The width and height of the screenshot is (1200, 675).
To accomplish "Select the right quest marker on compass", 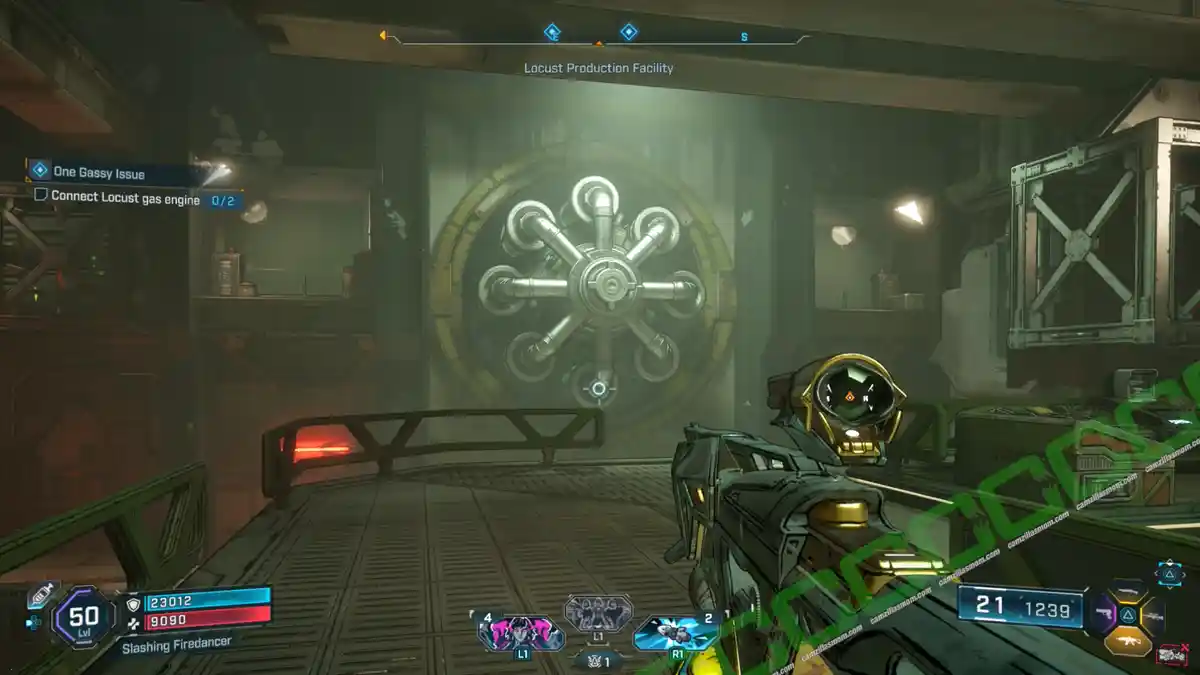I will [628, 33].
